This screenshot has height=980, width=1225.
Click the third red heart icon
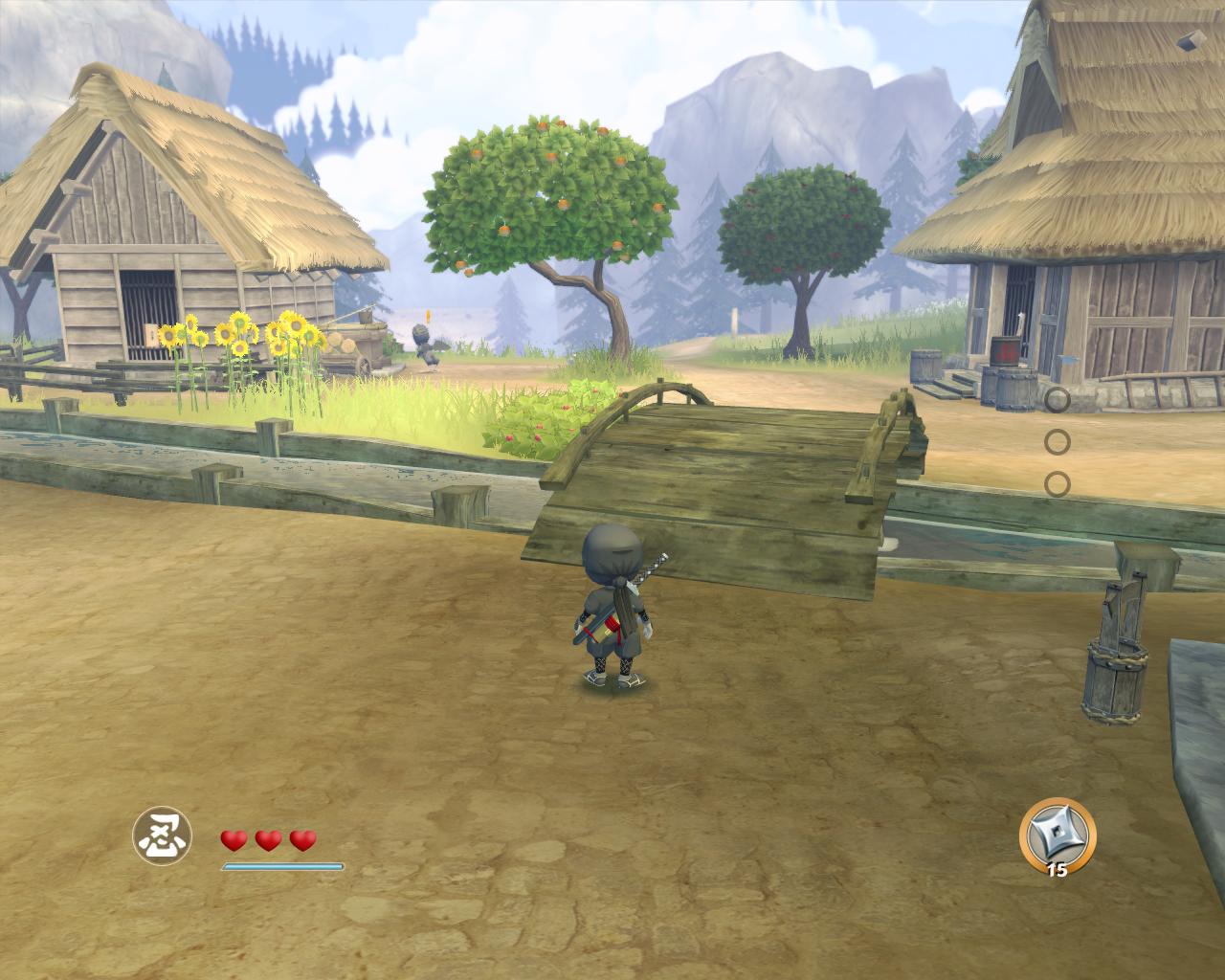(301, 842)
